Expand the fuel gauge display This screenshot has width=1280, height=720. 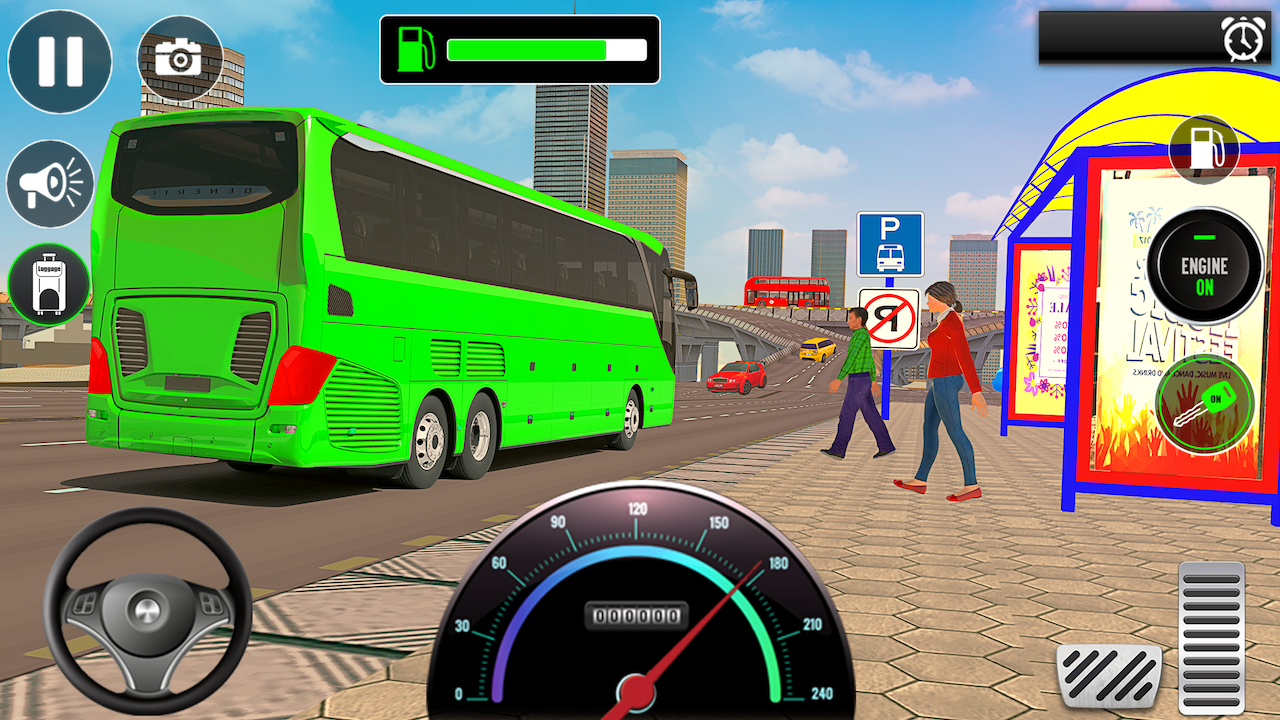click(x=520, y=51)
